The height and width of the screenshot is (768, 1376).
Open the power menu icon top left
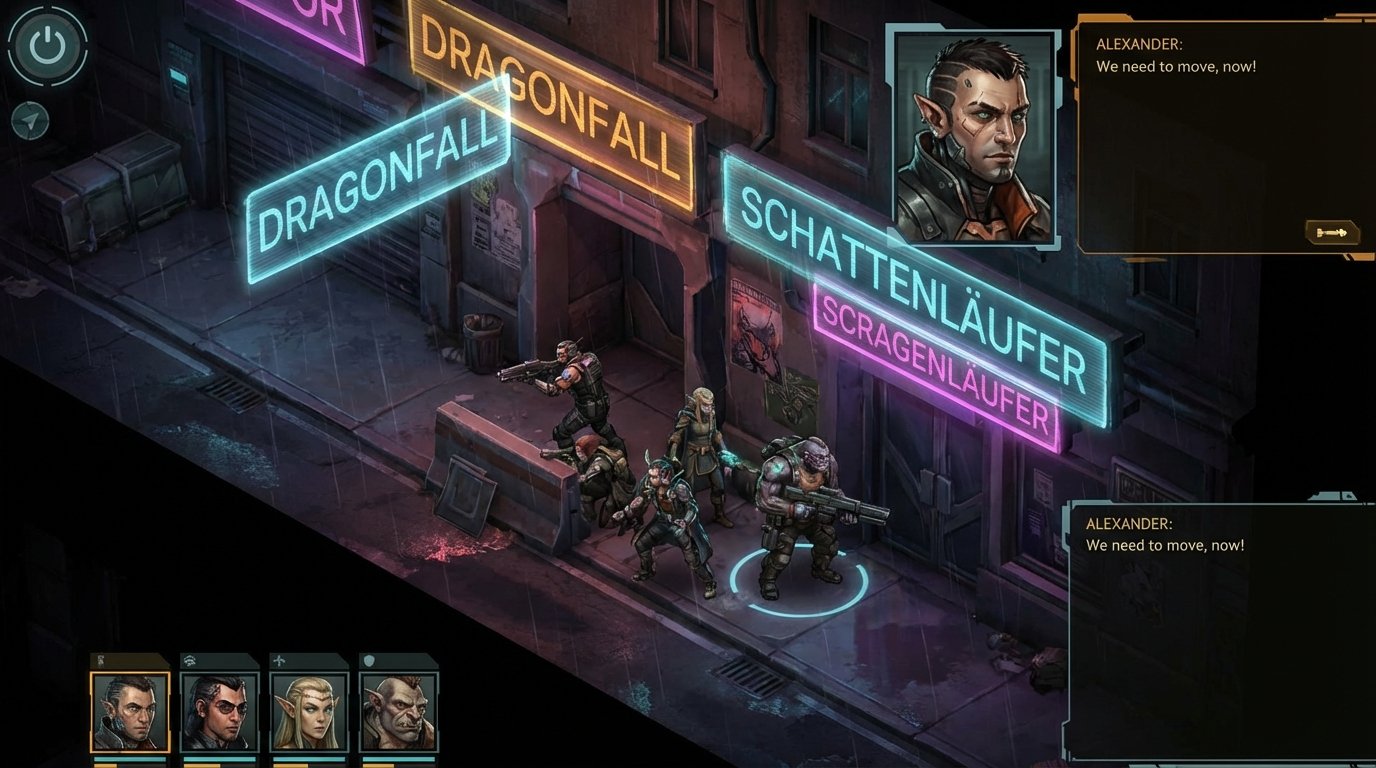point(46,46)
